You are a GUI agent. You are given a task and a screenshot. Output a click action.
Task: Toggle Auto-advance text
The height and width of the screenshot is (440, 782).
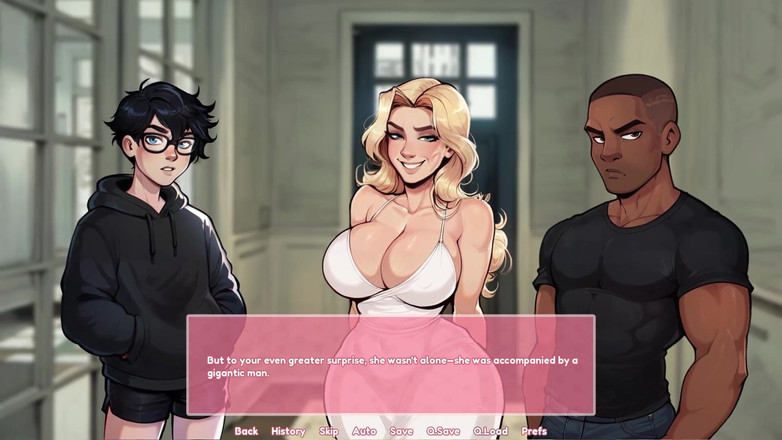tap(364, 431)
